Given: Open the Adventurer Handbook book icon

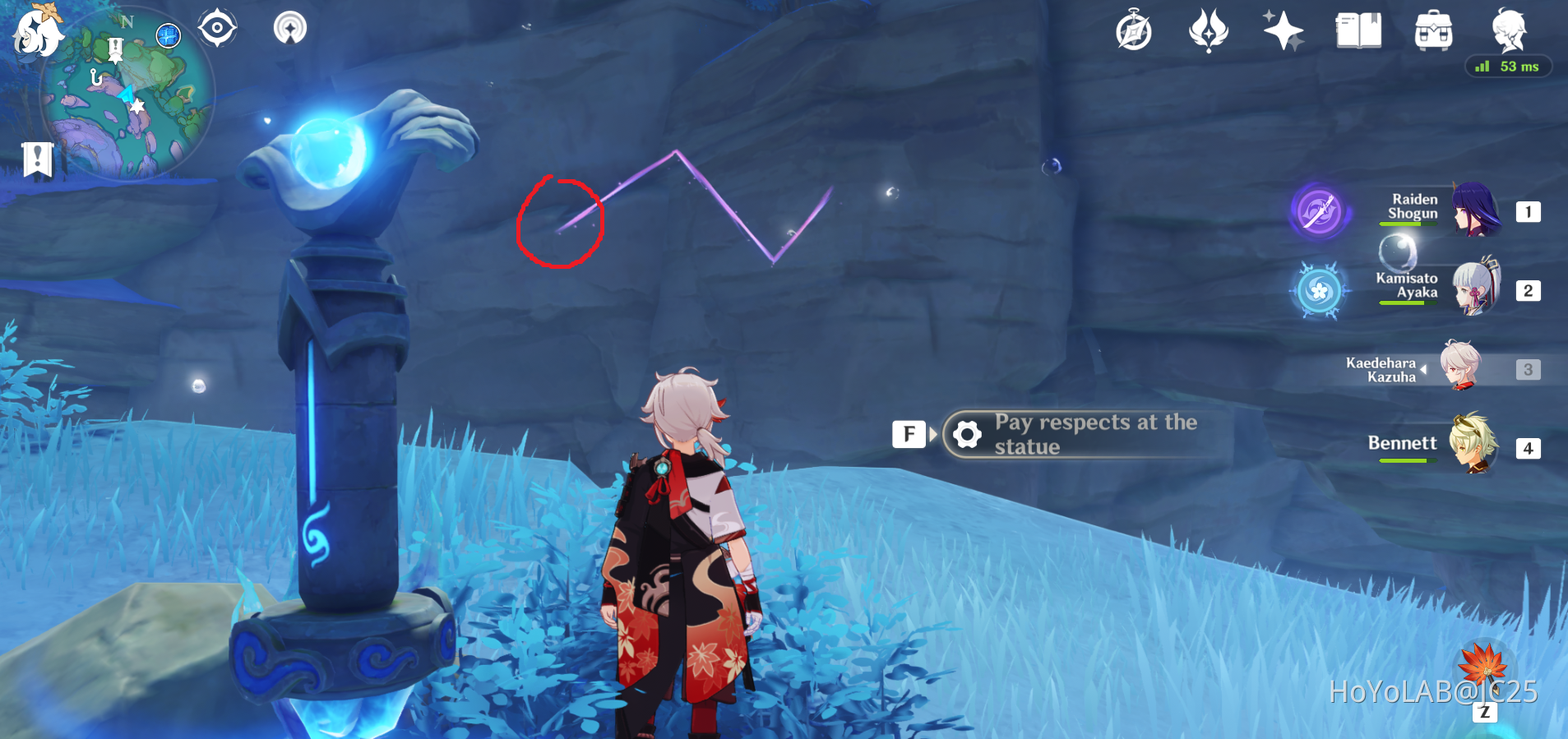Looking at the screenshot, I should click(x=1358, y=31).
